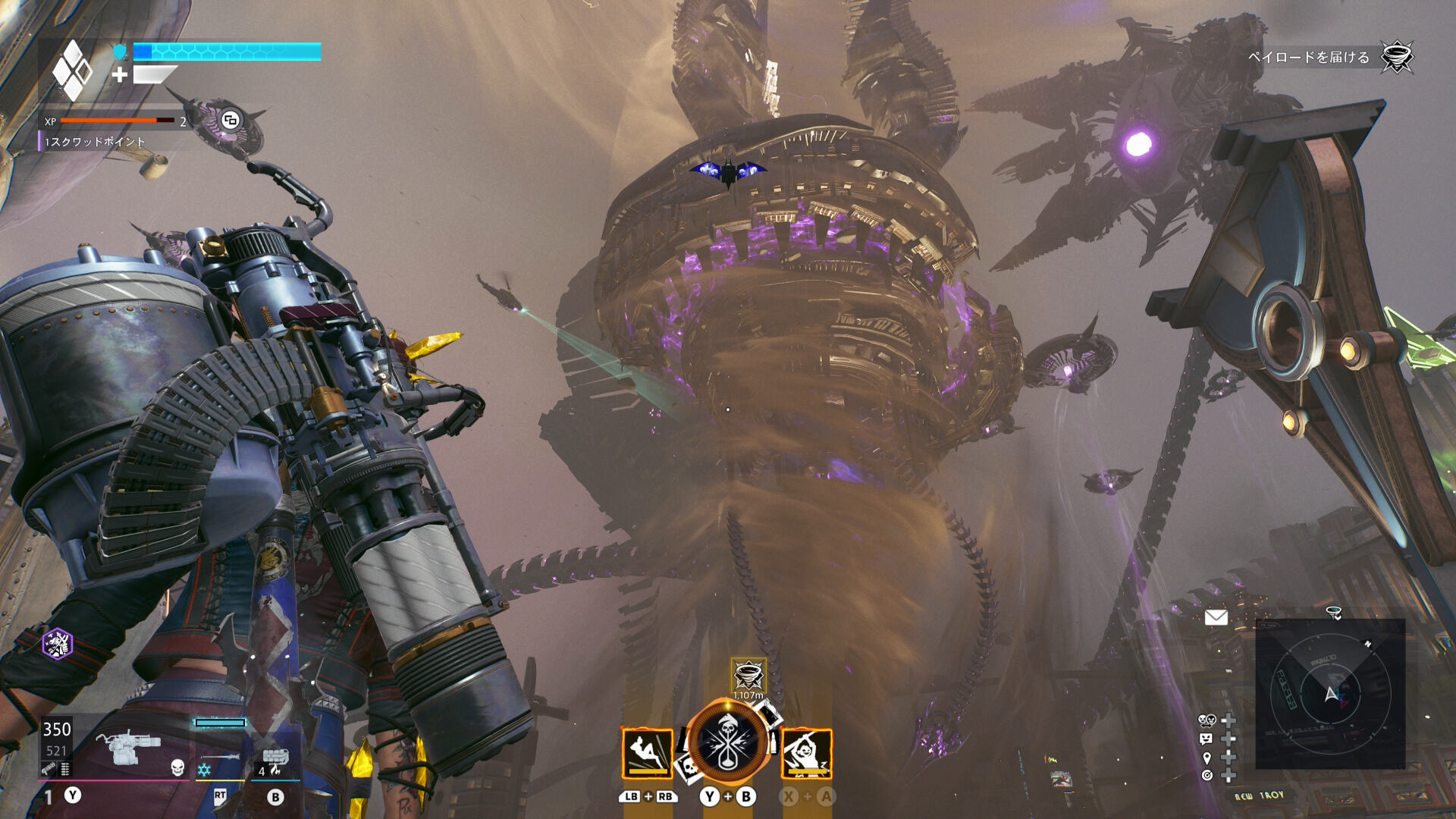The image size is (1456, 819).
Task: Click the tornado objective indicator above minimap
Action: [1333, 613]
